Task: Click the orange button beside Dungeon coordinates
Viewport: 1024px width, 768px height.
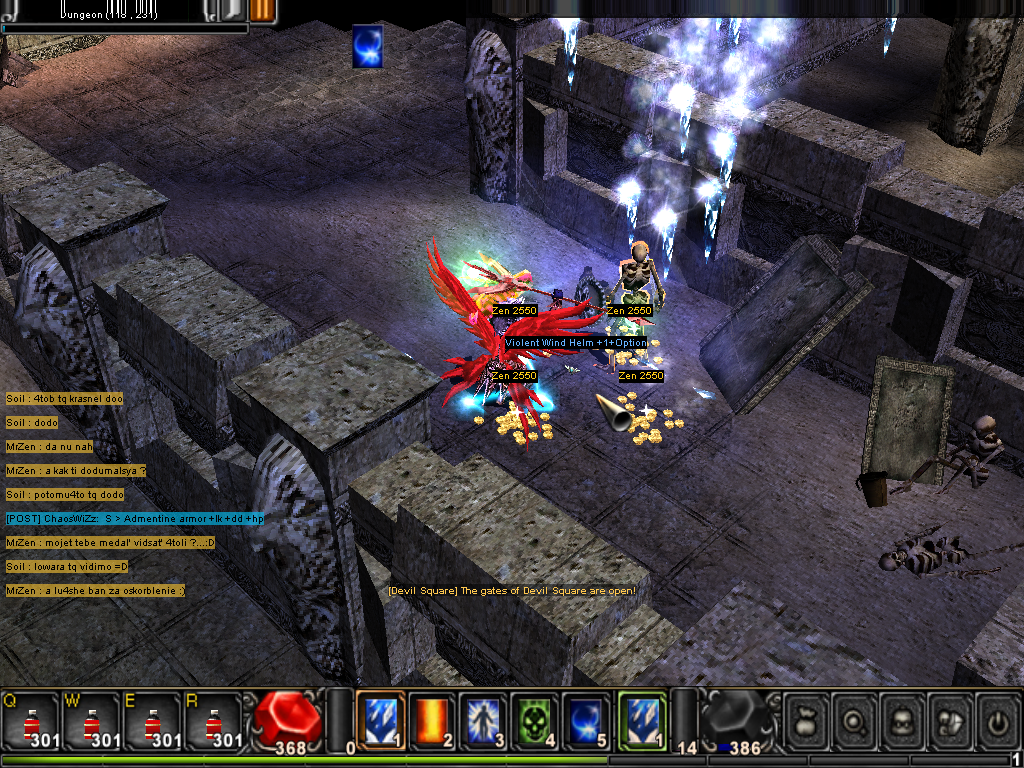Action: click(x=262, y=10)
